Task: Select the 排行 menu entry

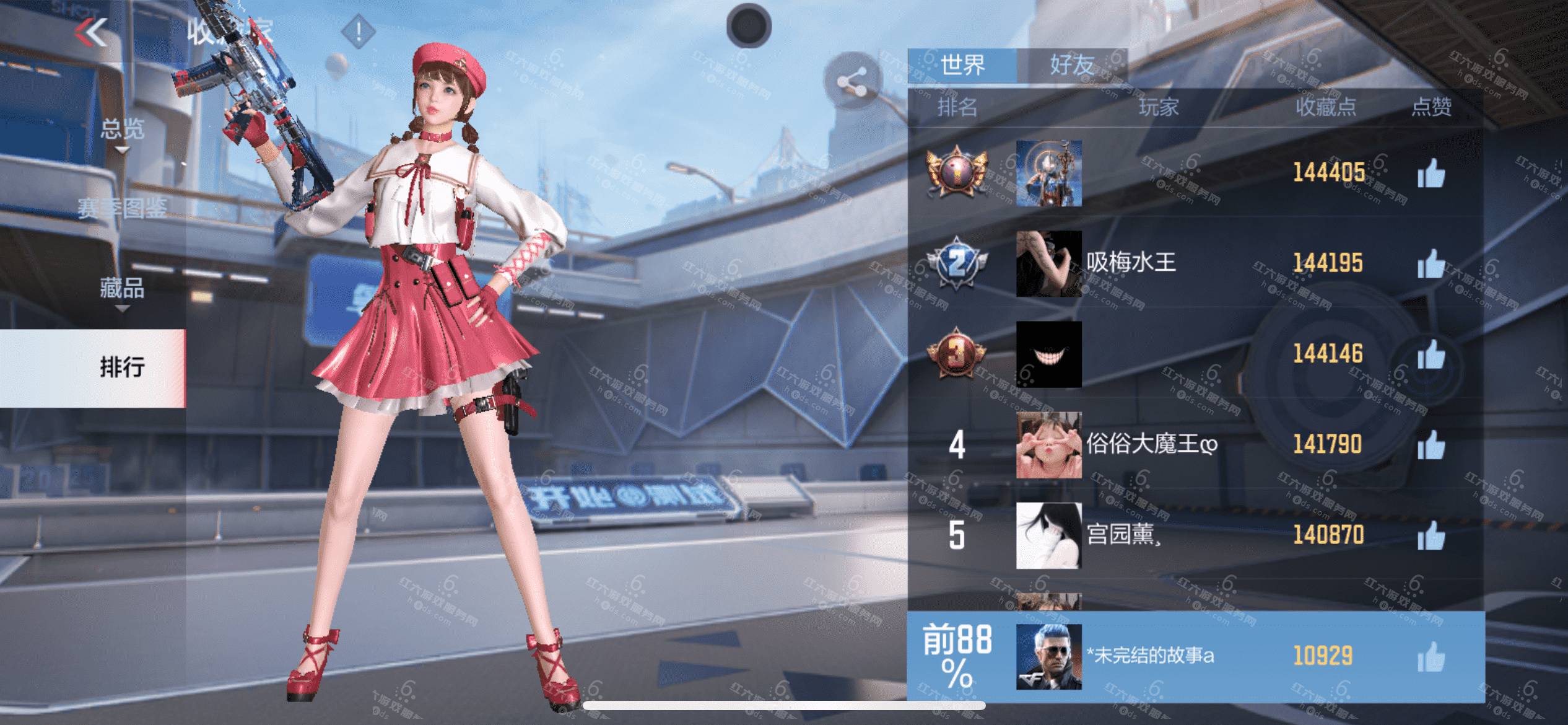Action: 122,367
